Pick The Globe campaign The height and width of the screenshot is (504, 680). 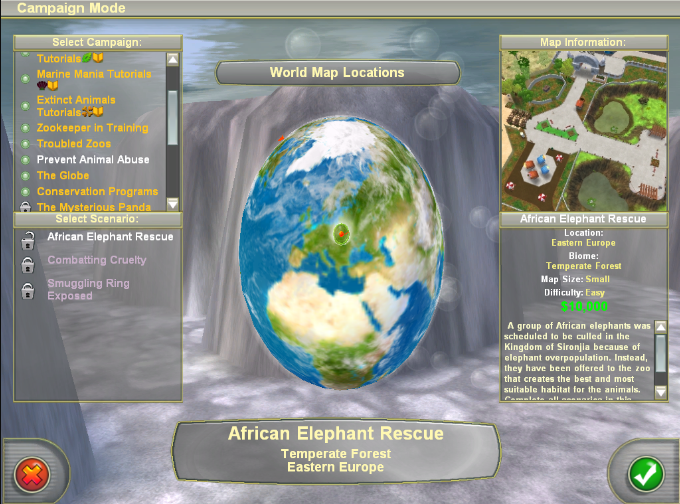[x=63, y=176]
